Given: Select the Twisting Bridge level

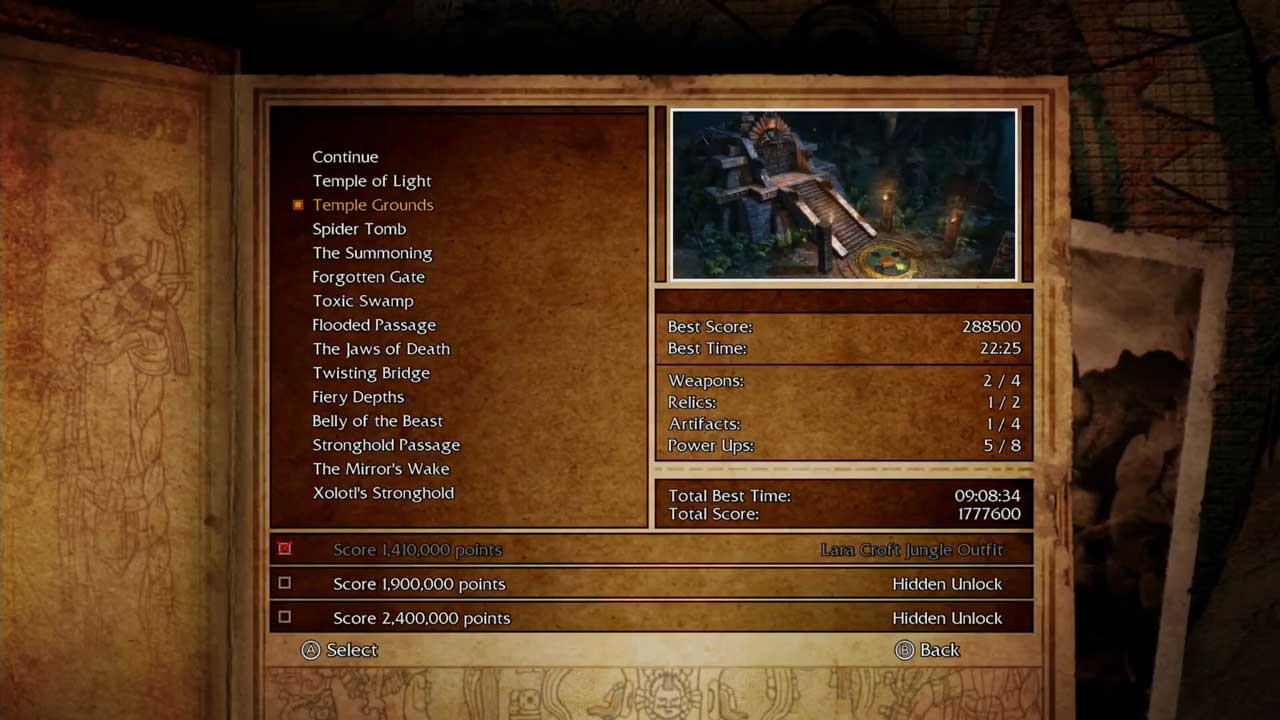Looking at the screenshot, I should [371, 373].
